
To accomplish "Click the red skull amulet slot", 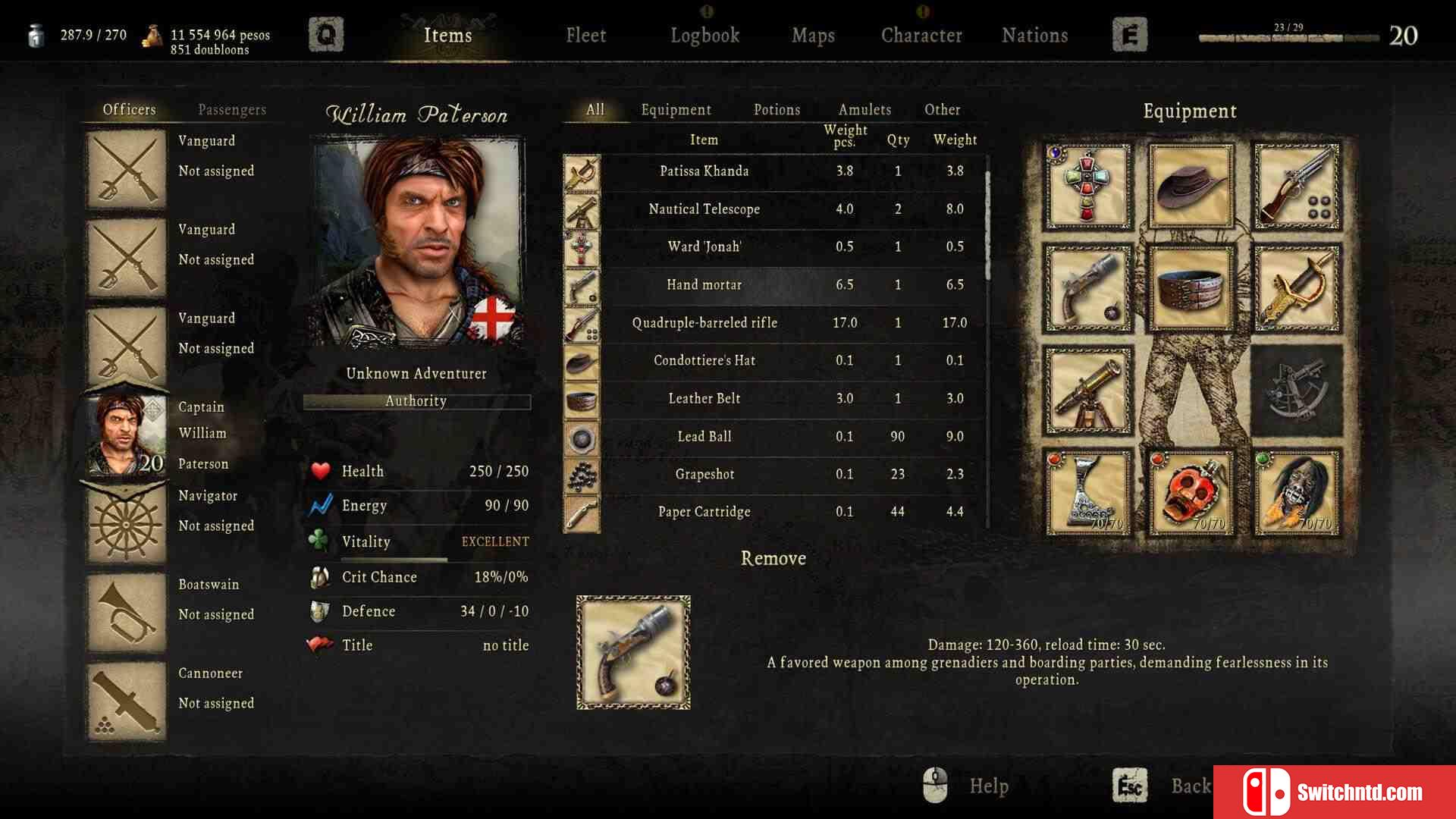I will tap(1191, 493).
